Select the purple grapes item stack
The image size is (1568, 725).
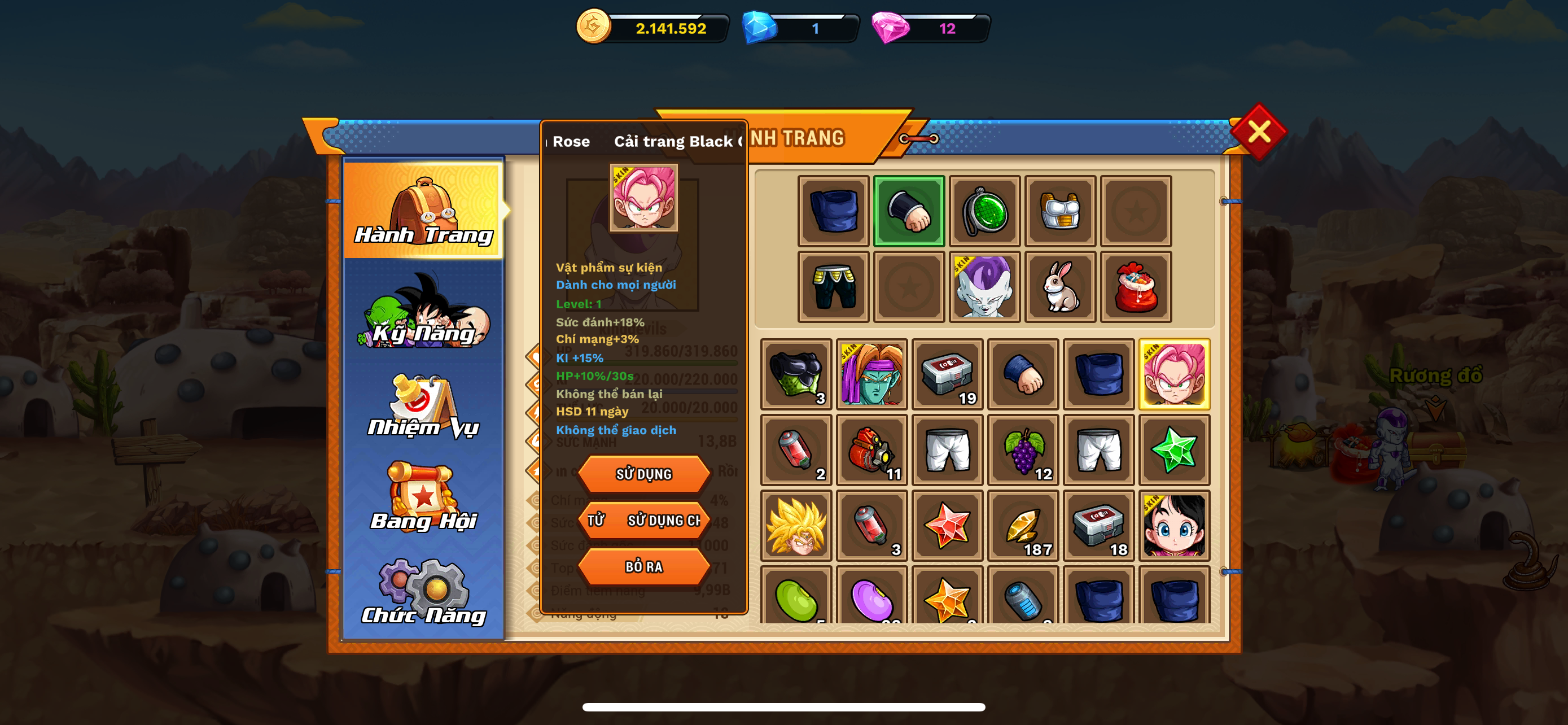tap(1023, 451)
